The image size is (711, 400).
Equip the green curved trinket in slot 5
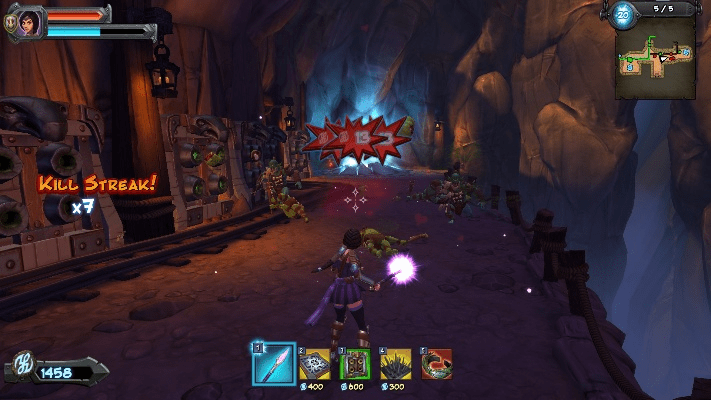tap(437, 364)
